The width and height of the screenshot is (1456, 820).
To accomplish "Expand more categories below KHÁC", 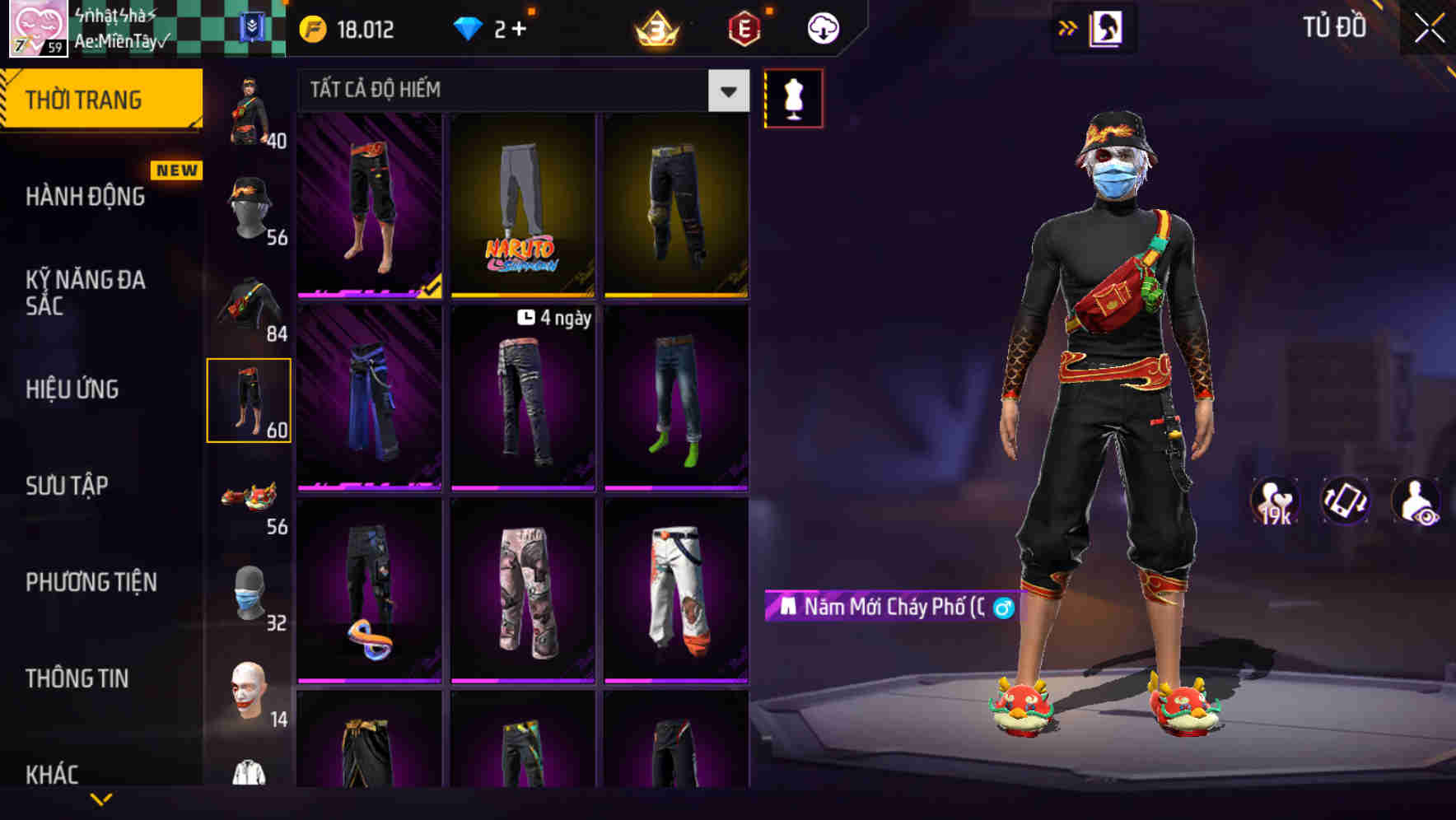I will (102, 800).
